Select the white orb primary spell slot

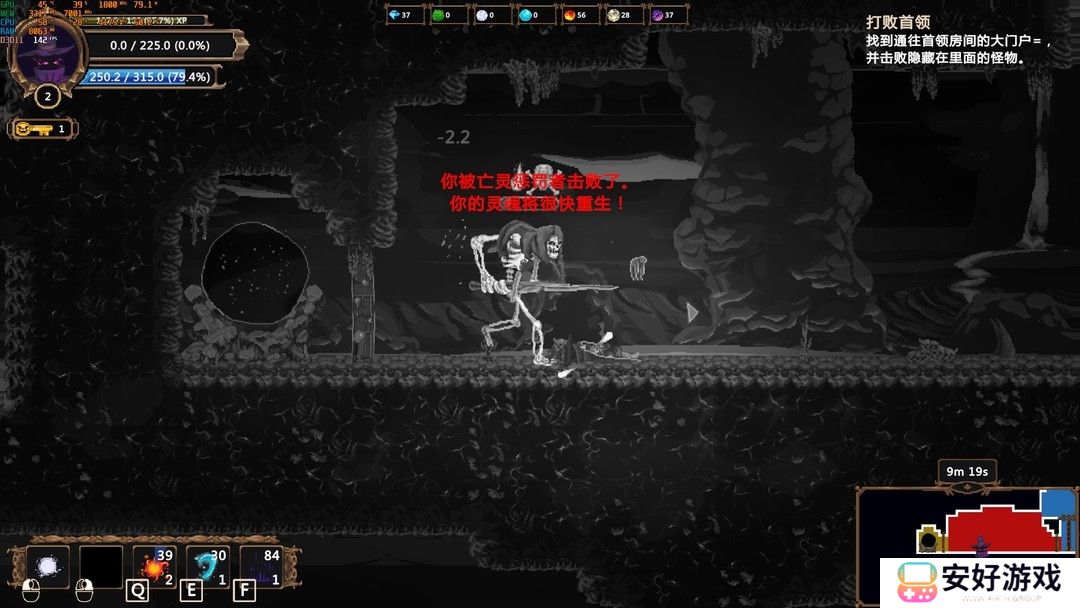pos(47,566)
